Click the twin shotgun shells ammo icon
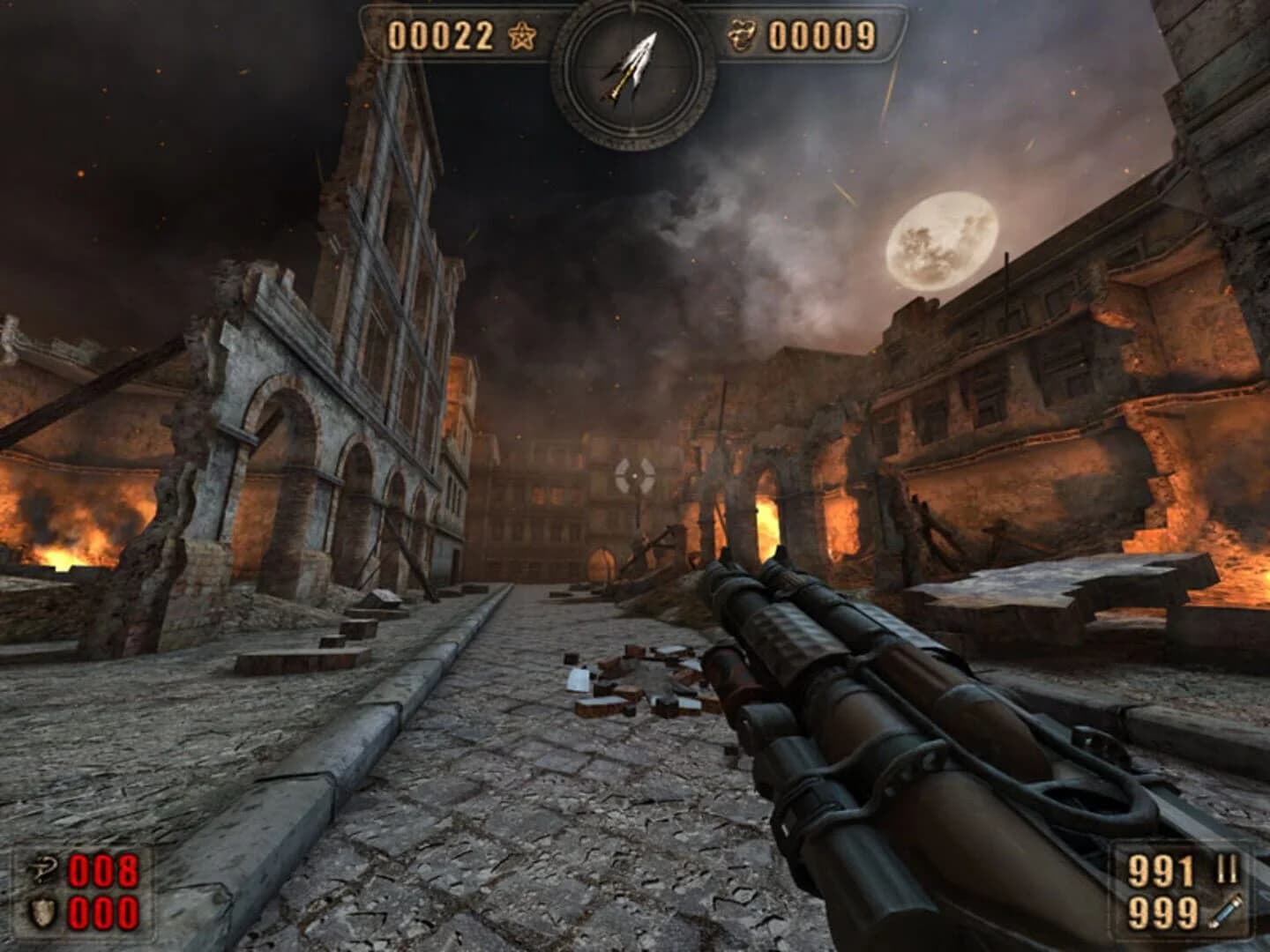Viewport: 1270px width, 952px height. tap(1224, 869)
